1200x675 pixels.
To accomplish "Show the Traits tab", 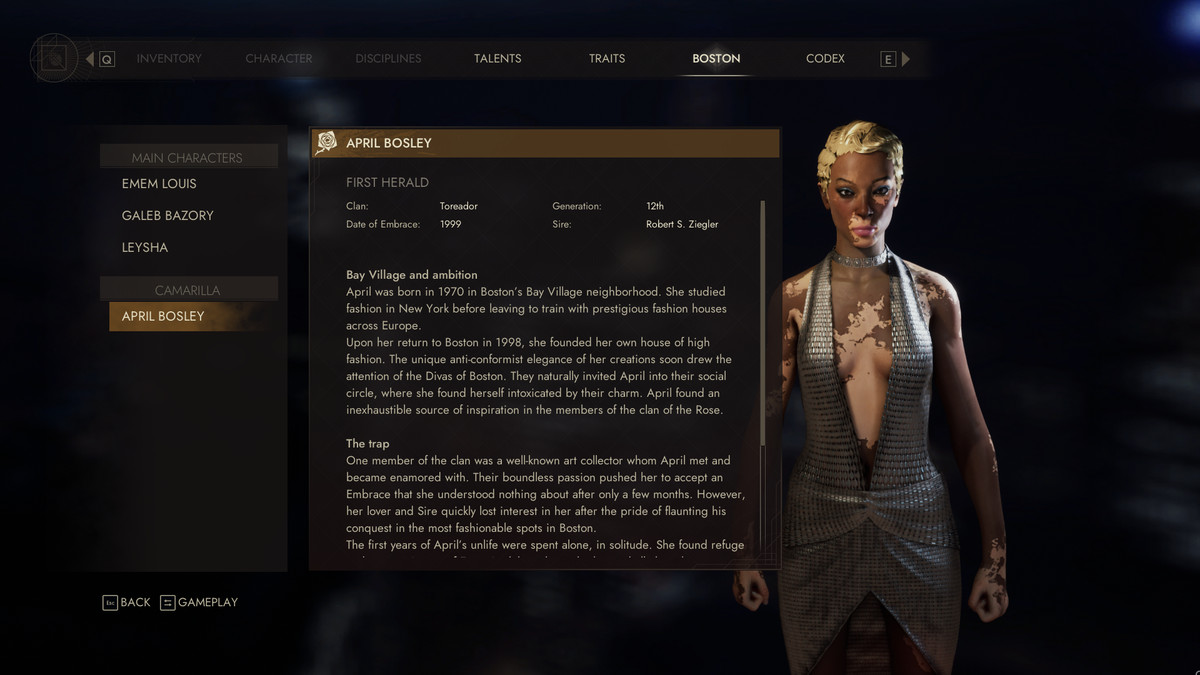I will point(607,59).
